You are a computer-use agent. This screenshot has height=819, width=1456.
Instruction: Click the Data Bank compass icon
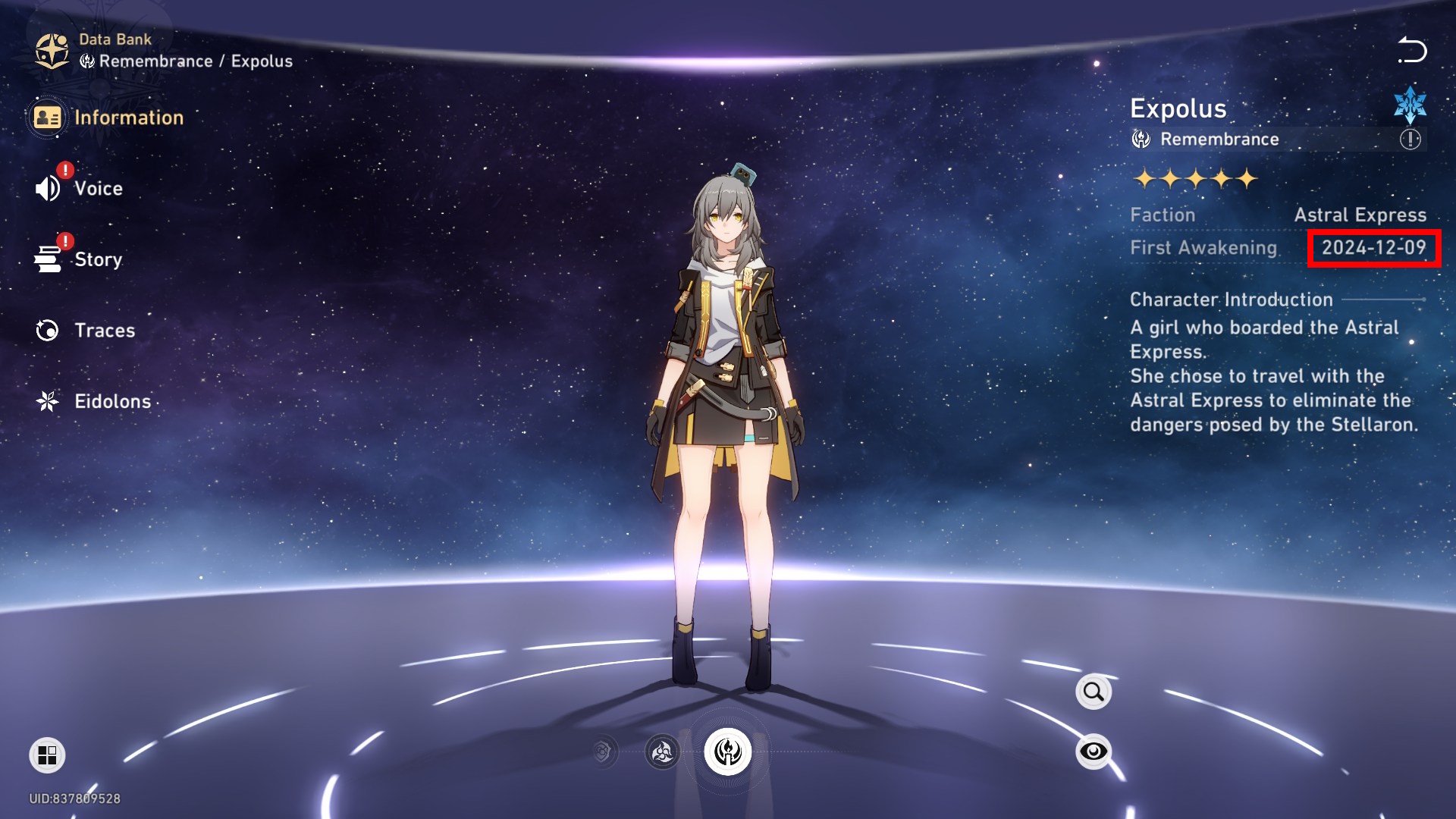click(x=52, y=50)
